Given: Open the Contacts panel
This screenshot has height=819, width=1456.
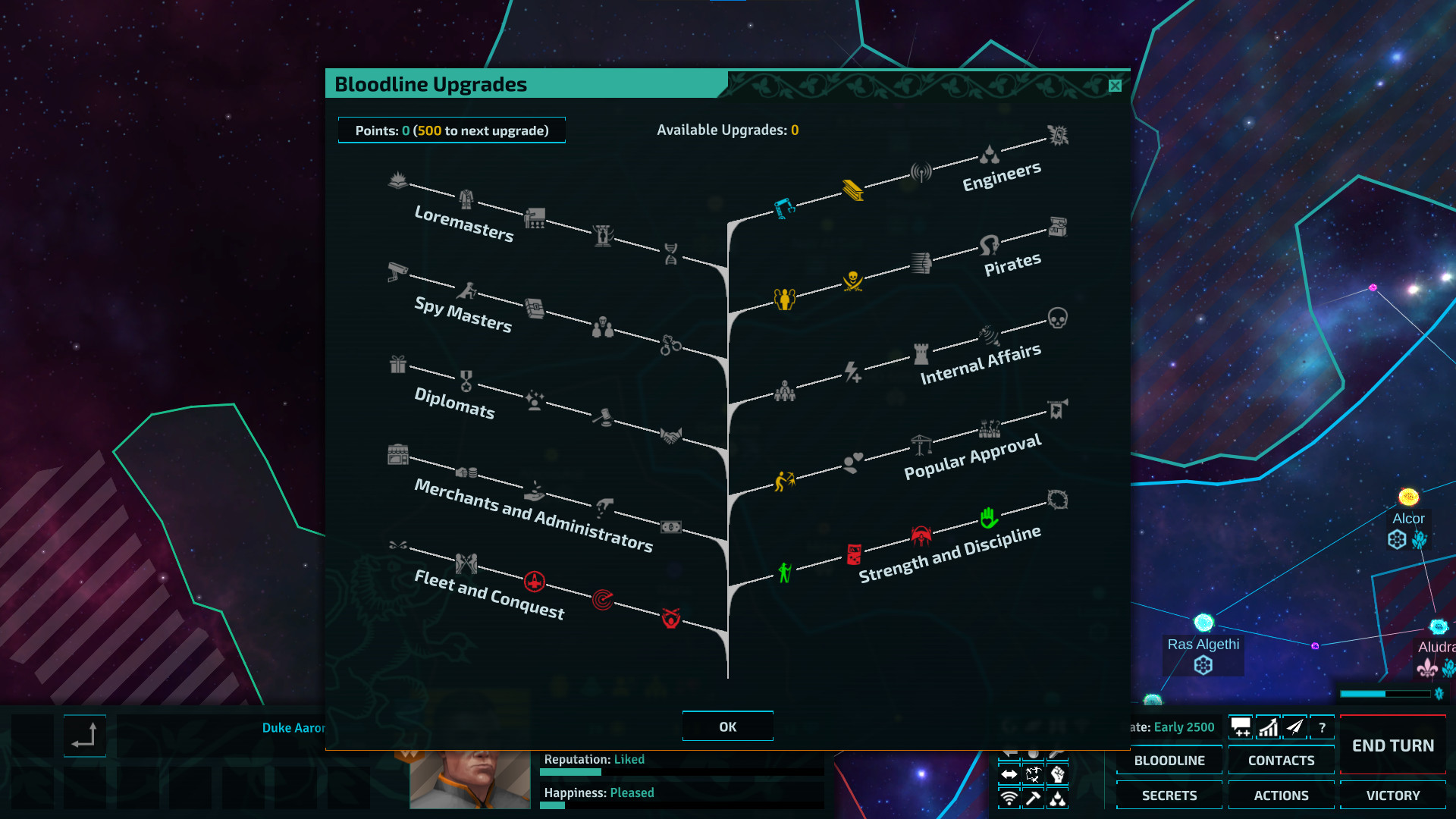Looking at the screenshot, I should point(1281,760).
